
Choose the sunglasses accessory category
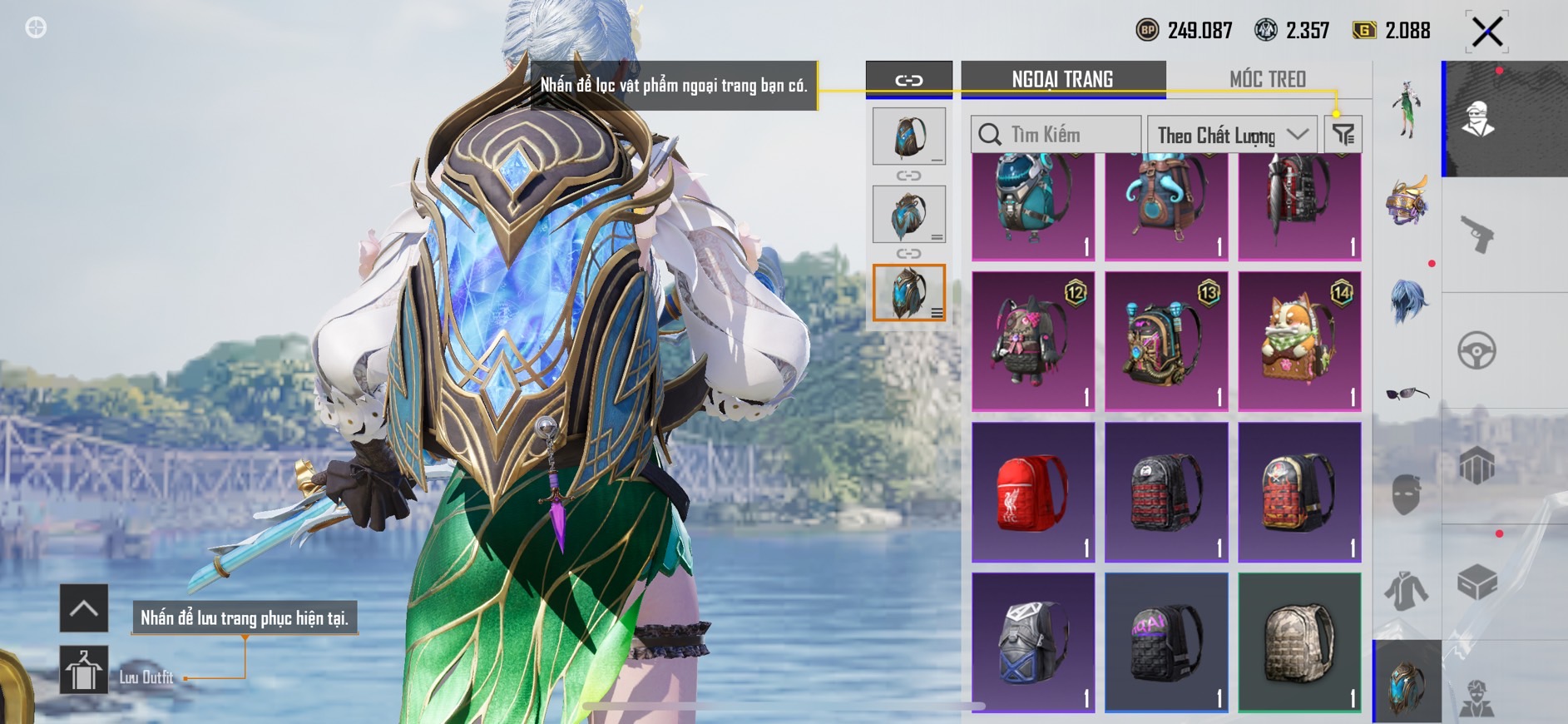coord(1407,394)
